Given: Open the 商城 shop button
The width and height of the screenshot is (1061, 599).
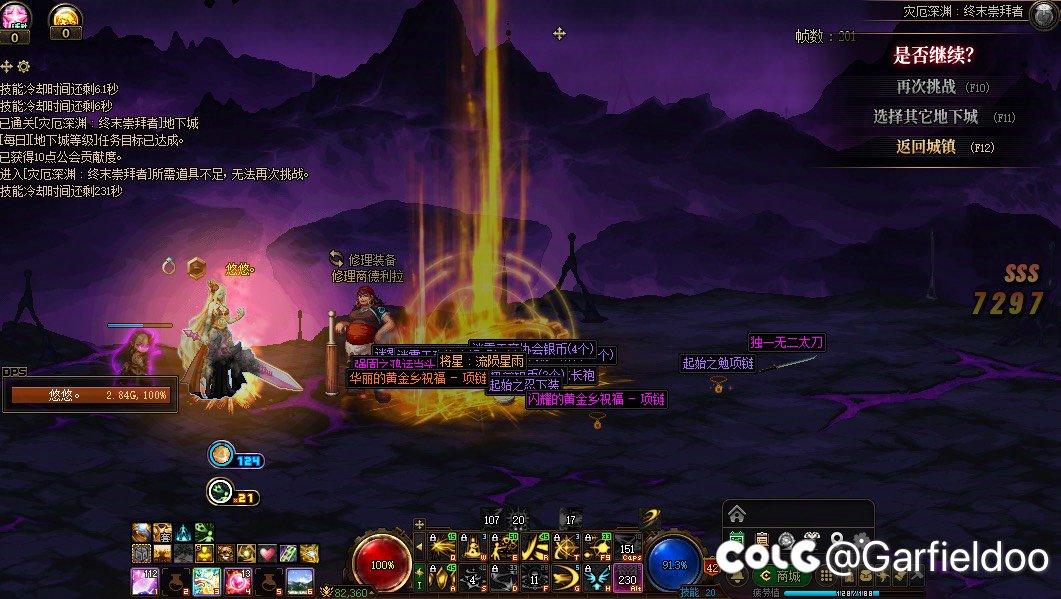Looking at the screenshot, I should [781, 577].
